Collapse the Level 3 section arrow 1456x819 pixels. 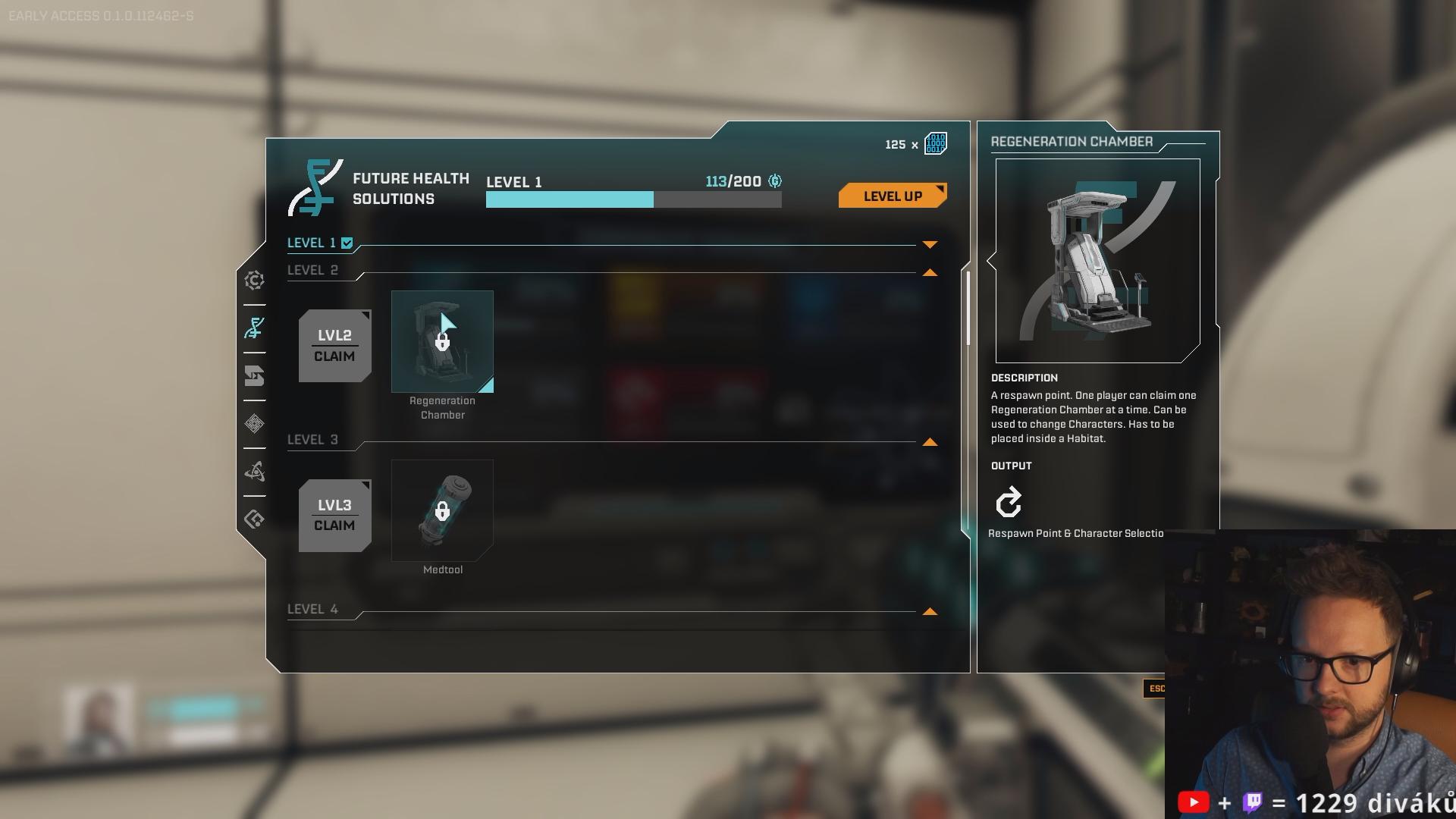[930, 442]
